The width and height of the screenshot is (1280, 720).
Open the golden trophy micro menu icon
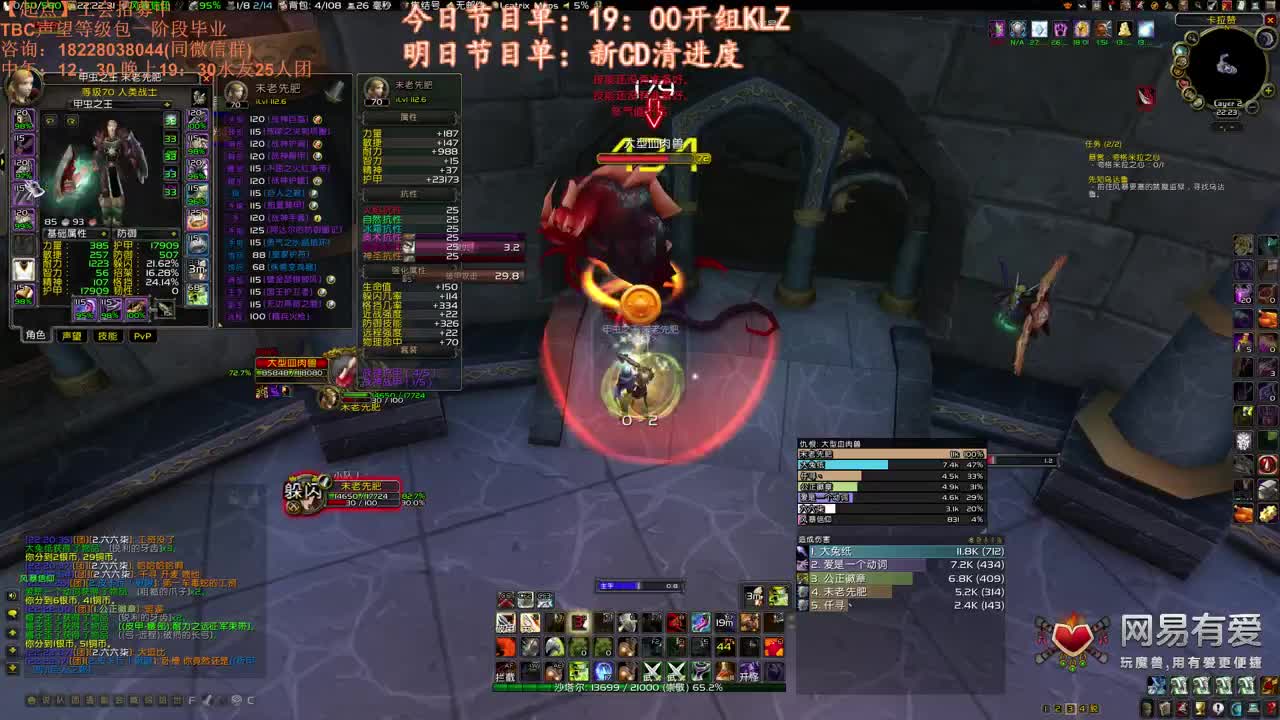pos(1200,708)
